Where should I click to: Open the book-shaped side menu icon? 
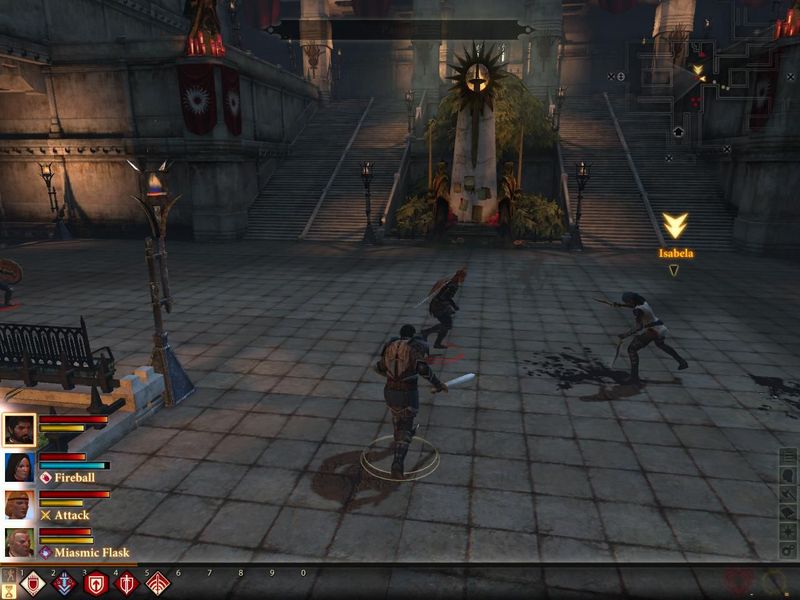point(789,513)
